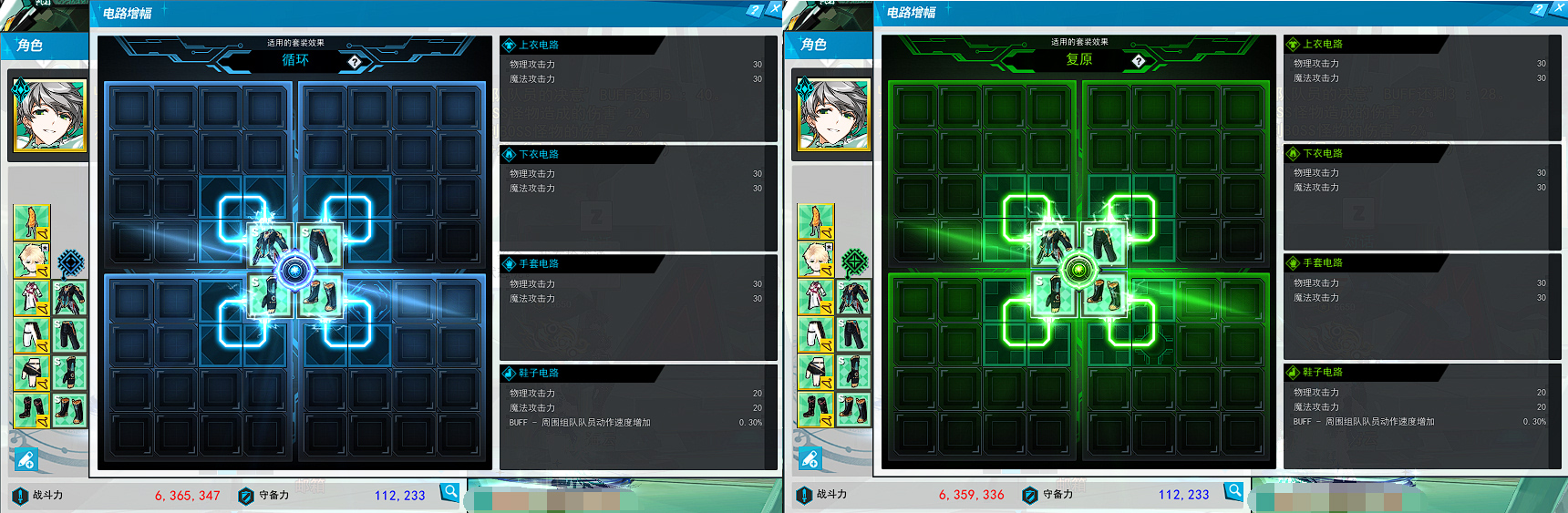The image size is (1568, 513).
Task: Open help in the blue window's title bar
Action: [x=754, y=10]
